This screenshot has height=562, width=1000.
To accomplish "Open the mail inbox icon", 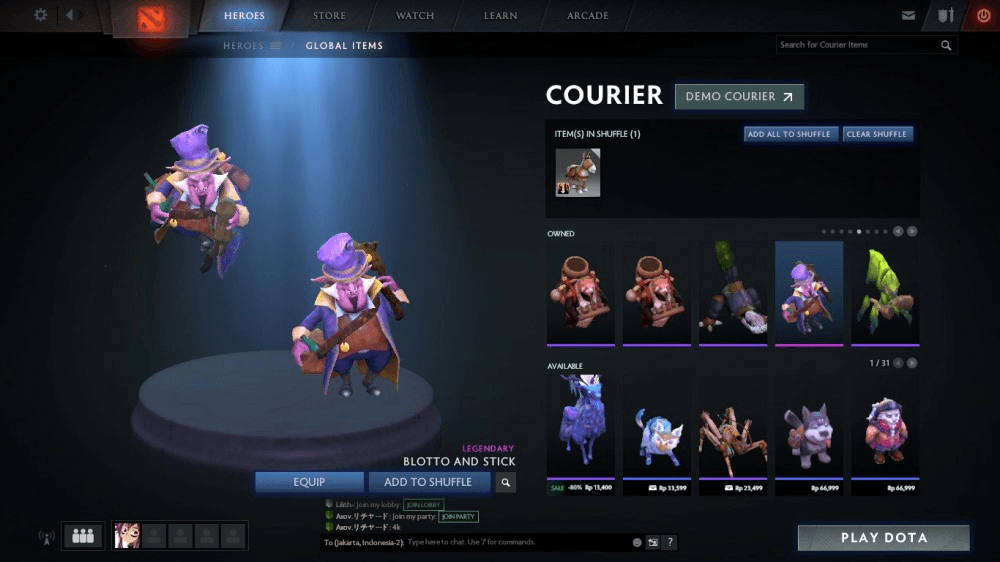I will (908, 16).
